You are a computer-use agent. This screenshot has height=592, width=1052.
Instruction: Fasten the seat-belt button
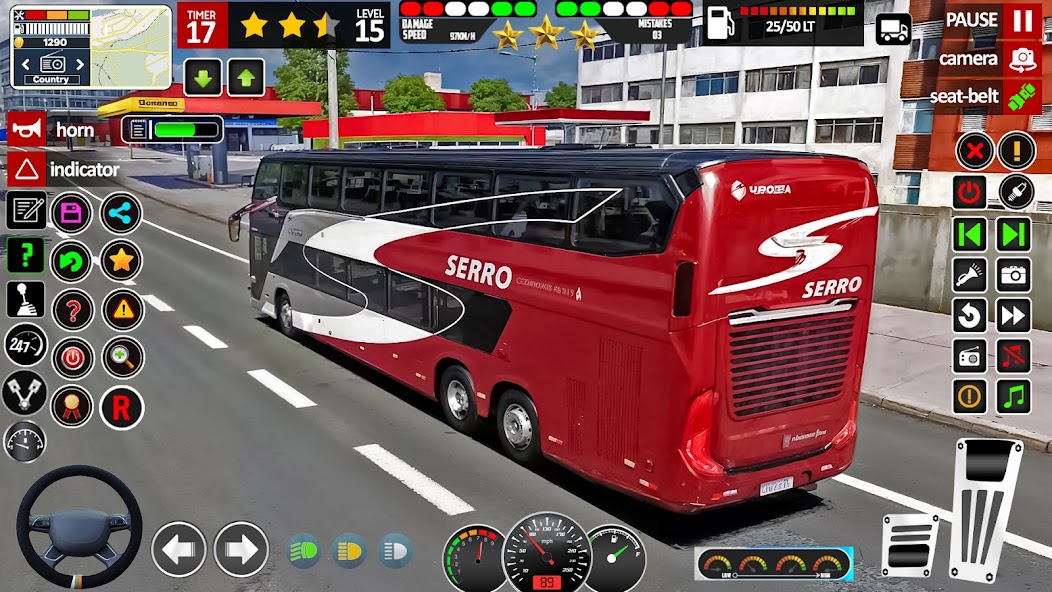pyautogui.click(x=1020, y=96)
